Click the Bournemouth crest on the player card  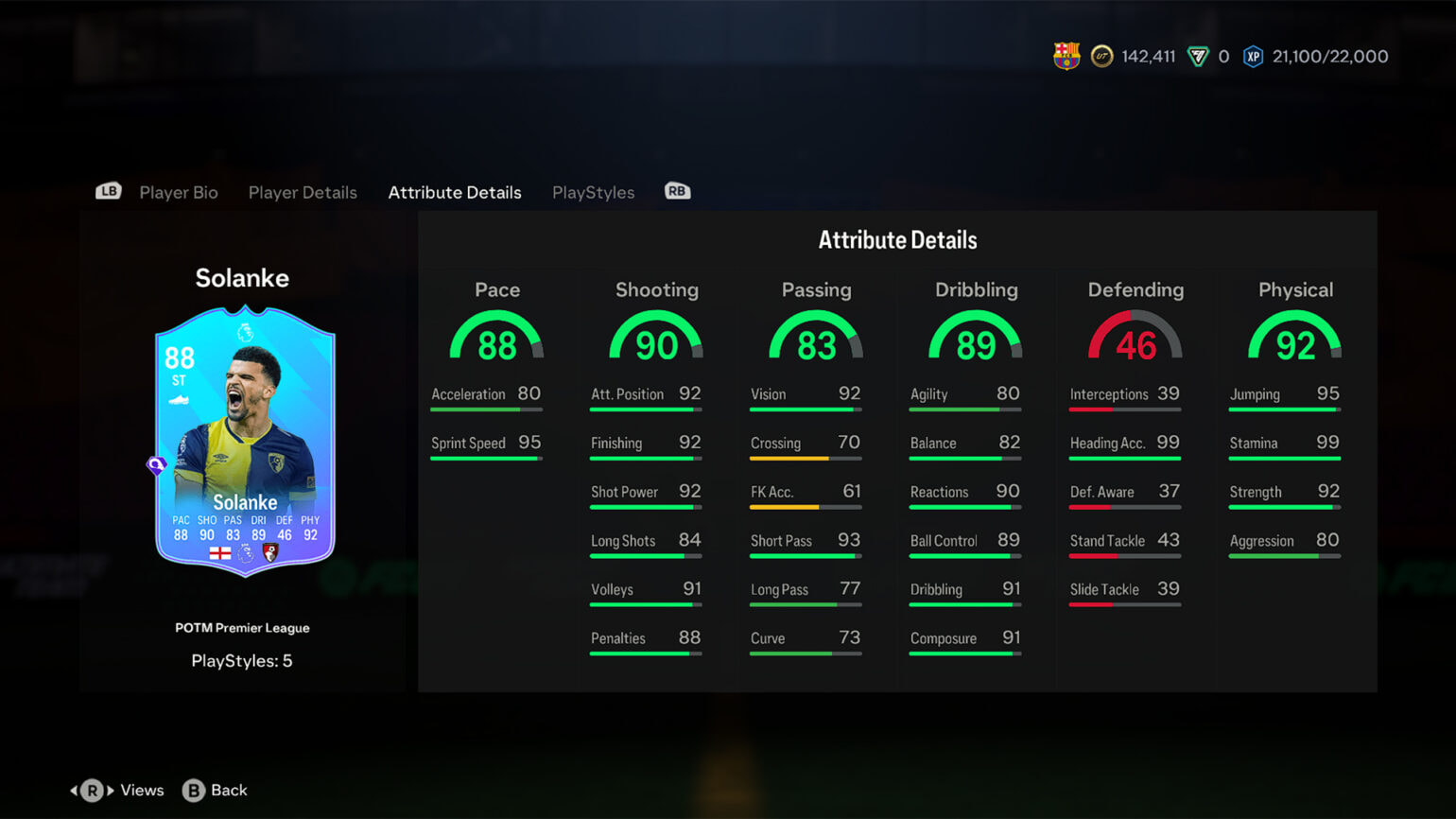pos(271,553)
